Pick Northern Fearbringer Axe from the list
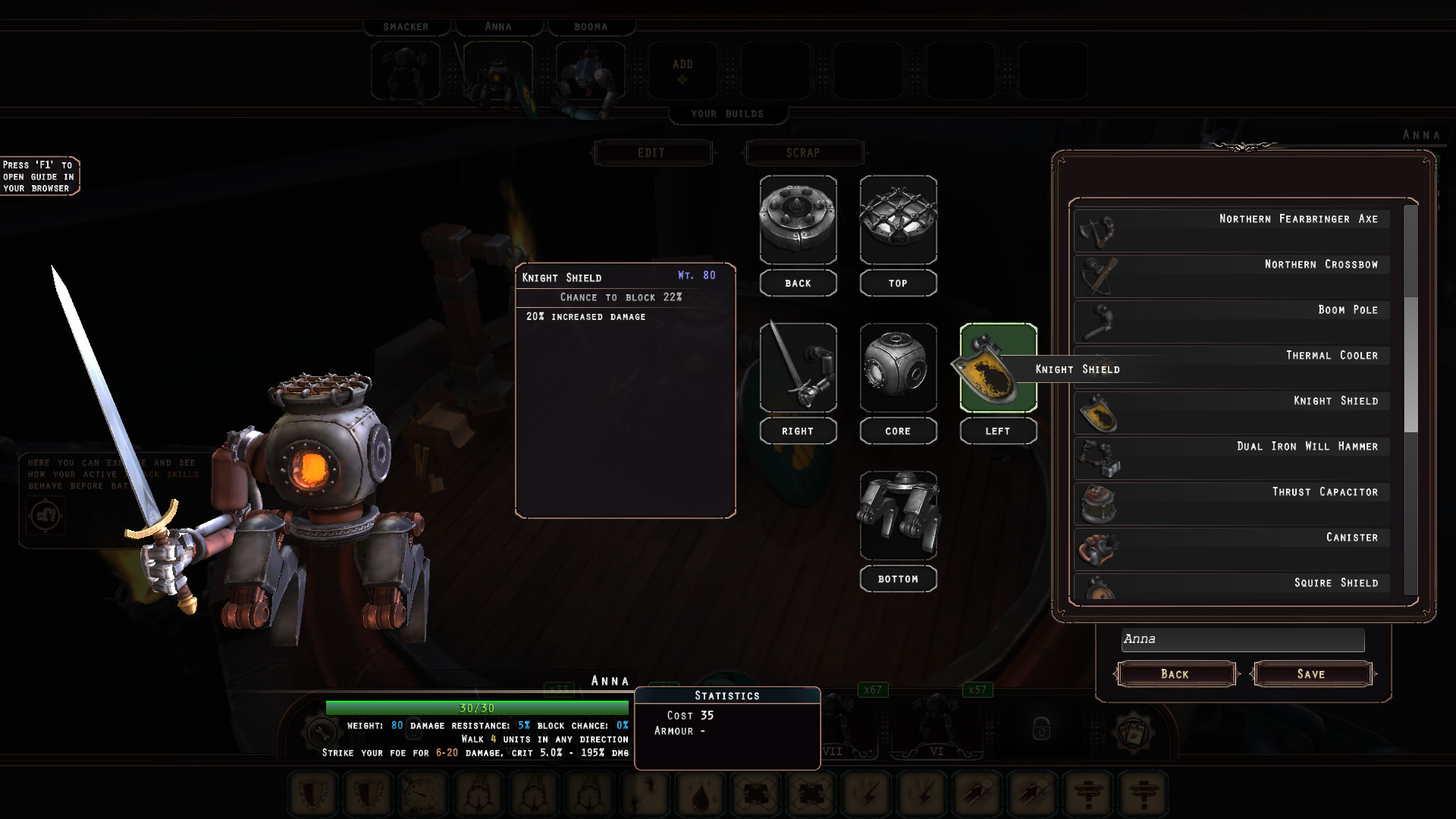This screenshot has width=1456, height=819. [1232, 229]
